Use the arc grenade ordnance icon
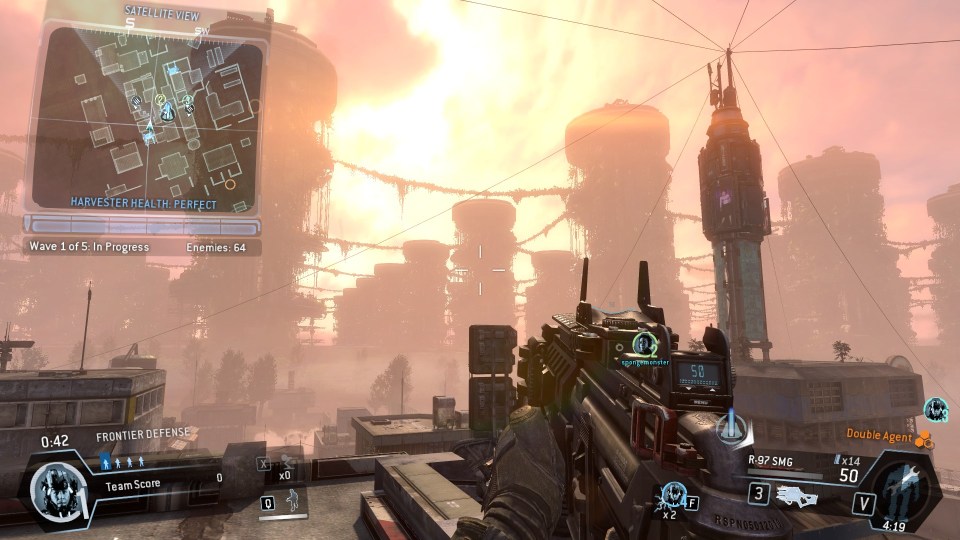Viewport: 960px width, 540px height. (671, 494)
